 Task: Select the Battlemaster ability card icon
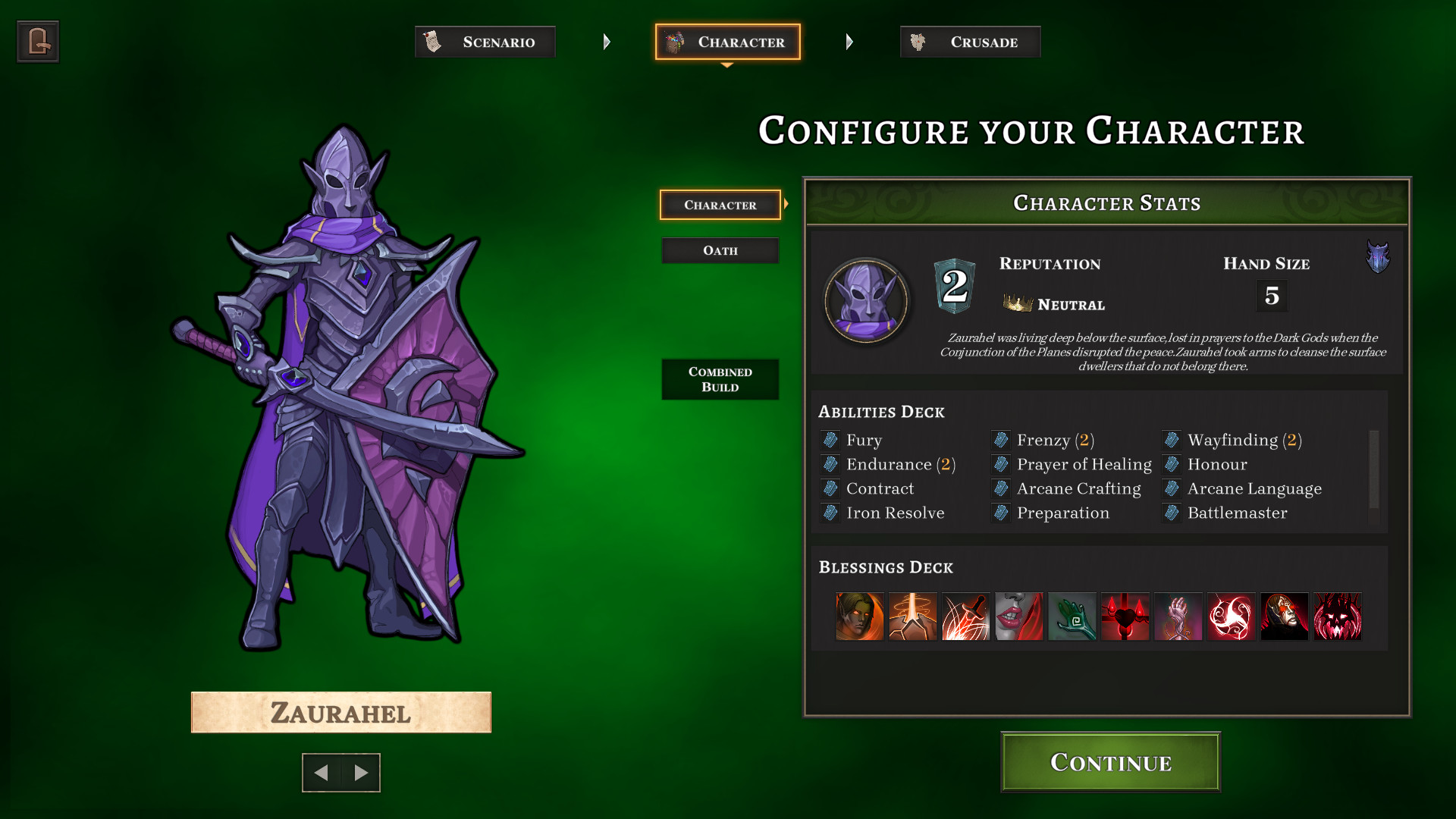(1170, 513)
